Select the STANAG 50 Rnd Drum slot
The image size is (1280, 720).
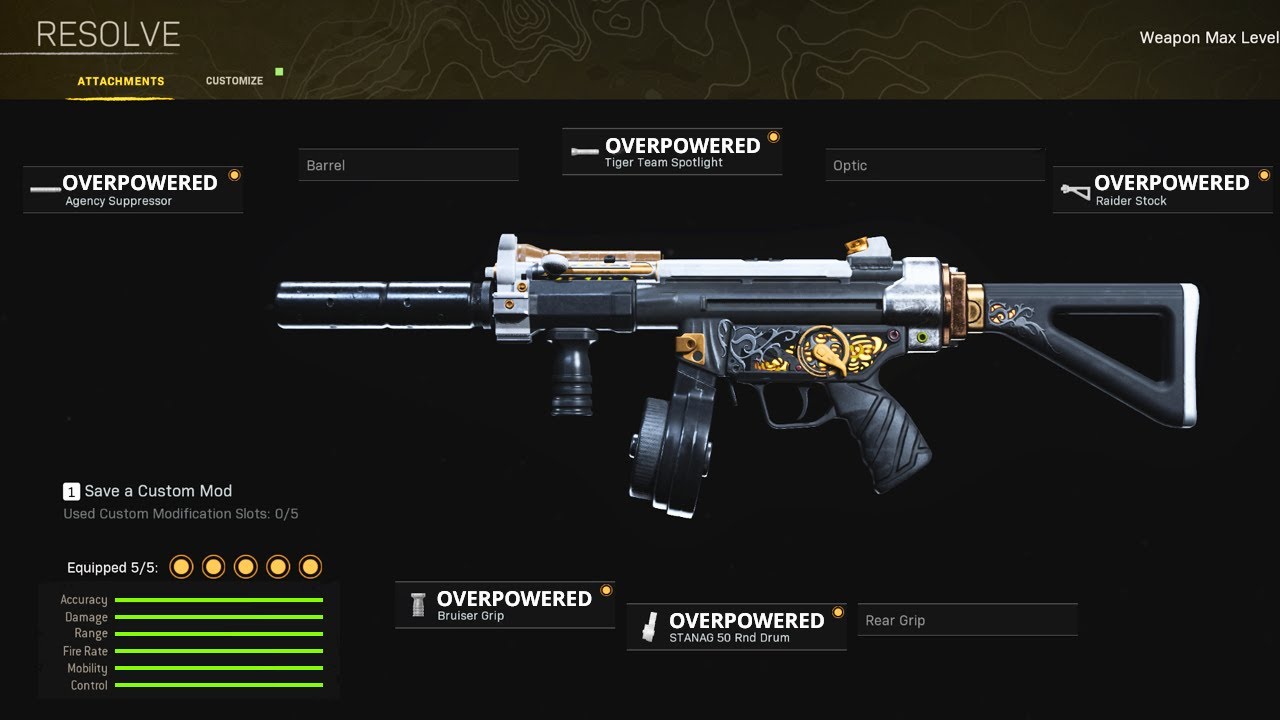tap(737, 627)
